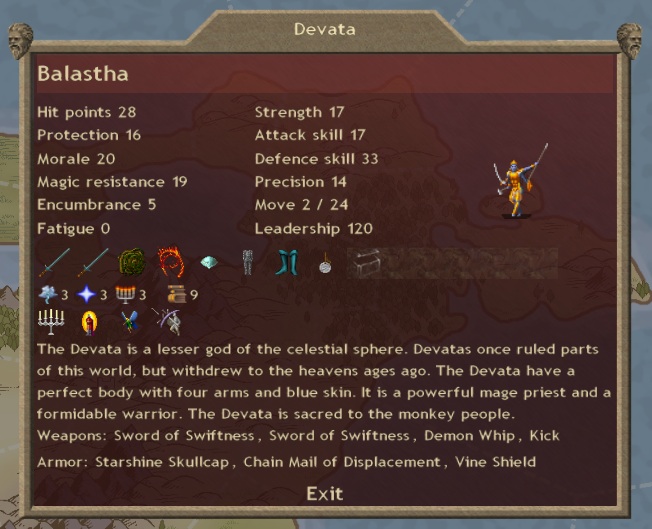Select the green Vine Shield item slot
This screenshot has width=652, height=529.
(132, 263)
